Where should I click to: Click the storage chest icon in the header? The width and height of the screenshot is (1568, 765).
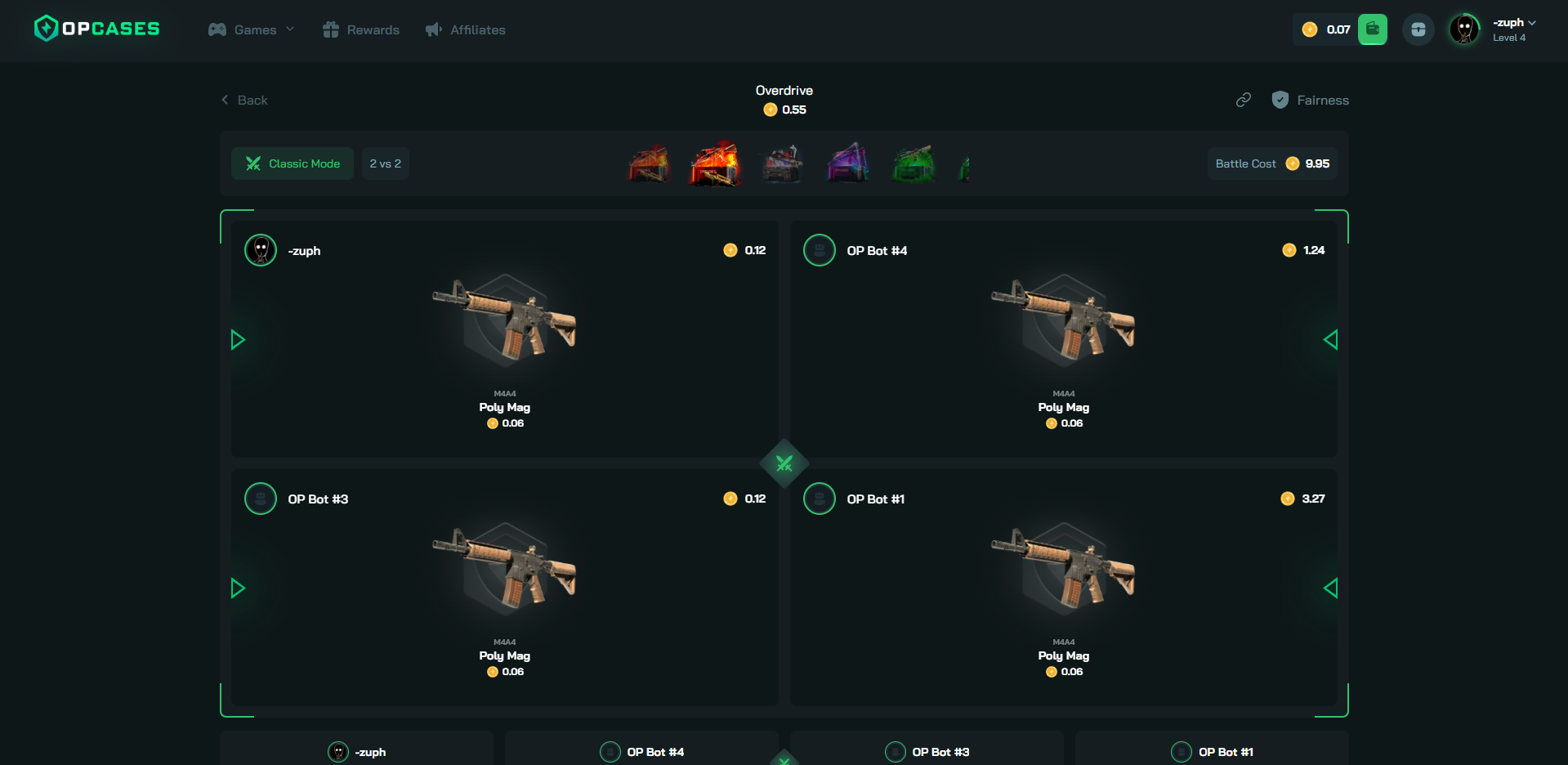(1418, 29)
